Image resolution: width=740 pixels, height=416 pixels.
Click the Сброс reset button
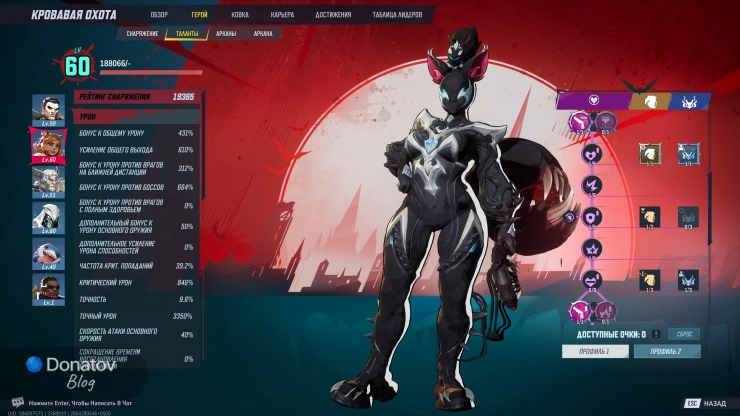coord(685,334)
